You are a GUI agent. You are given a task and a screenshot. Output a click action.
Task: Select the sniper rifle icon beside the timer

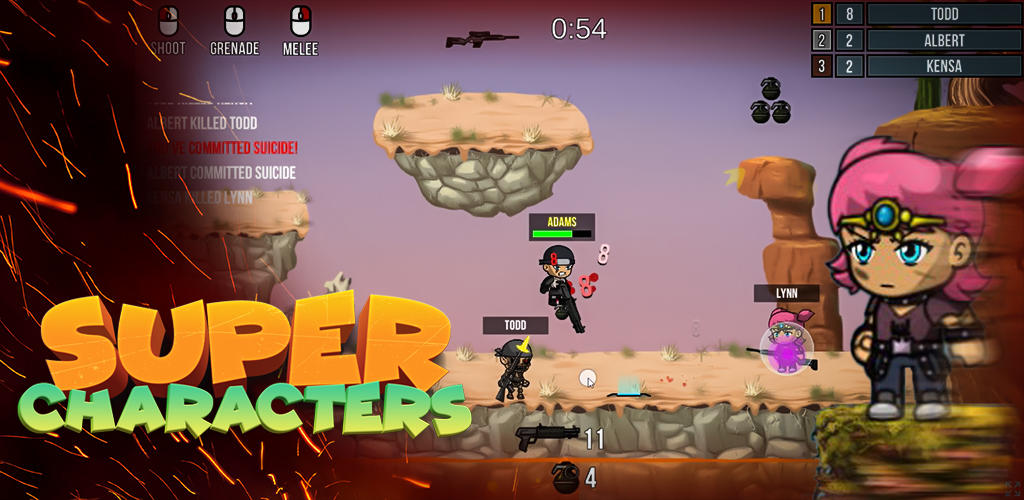click(x=481, y=40)
